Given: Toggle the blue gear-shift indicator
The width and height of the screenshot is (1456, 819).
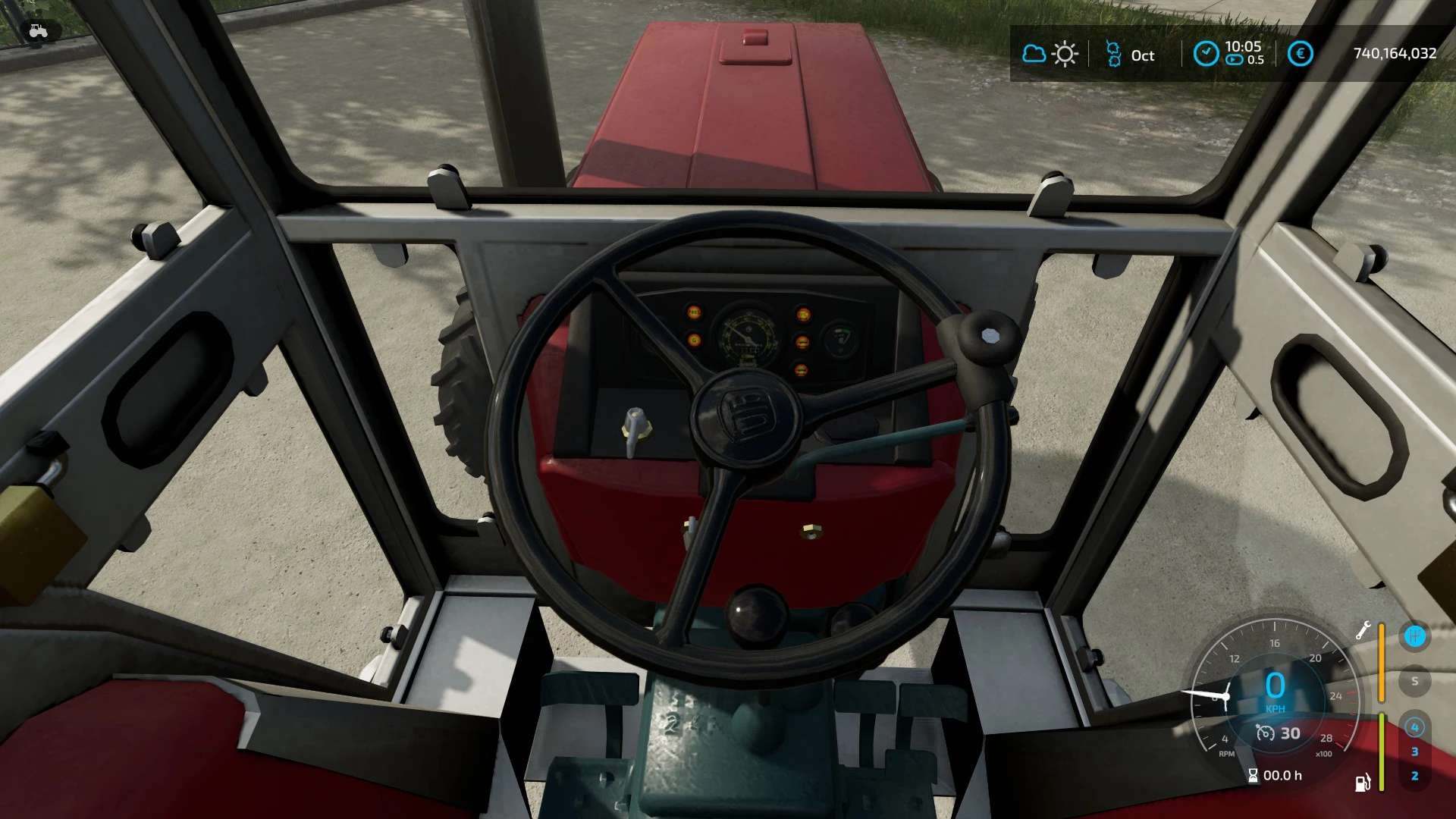Looking at the screenshot, I should click(1414, 636).
